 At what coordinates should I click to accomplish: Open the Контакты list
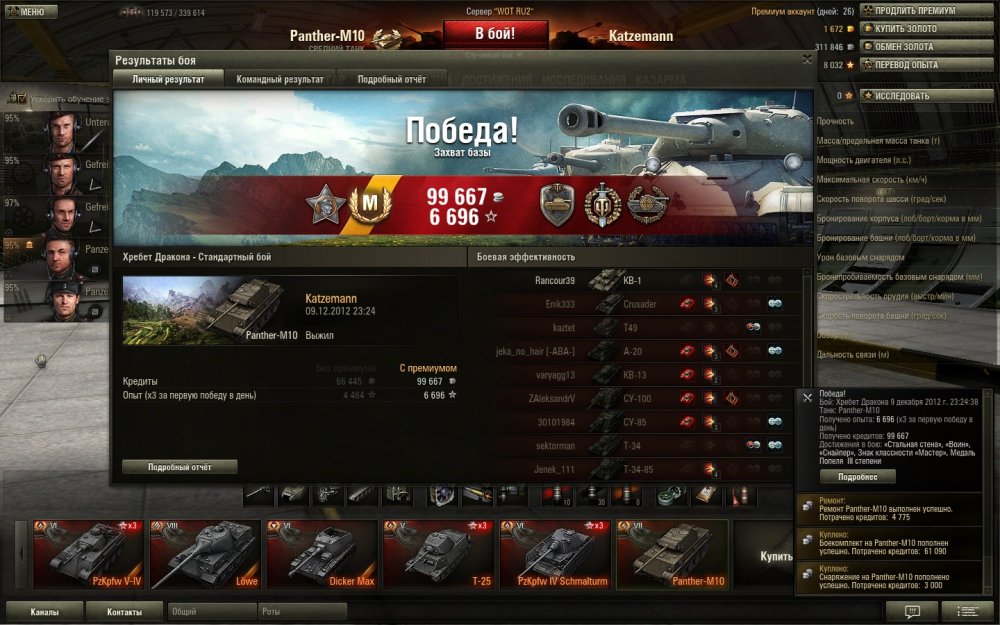click(124, 612)
